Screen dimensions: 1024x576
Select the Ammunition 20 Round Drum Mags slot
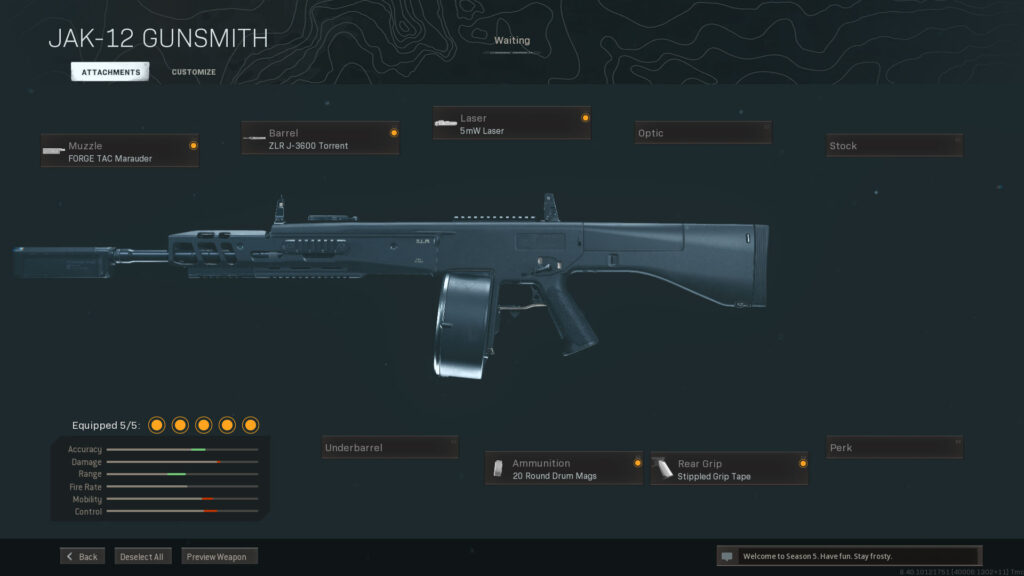point(565,469)
